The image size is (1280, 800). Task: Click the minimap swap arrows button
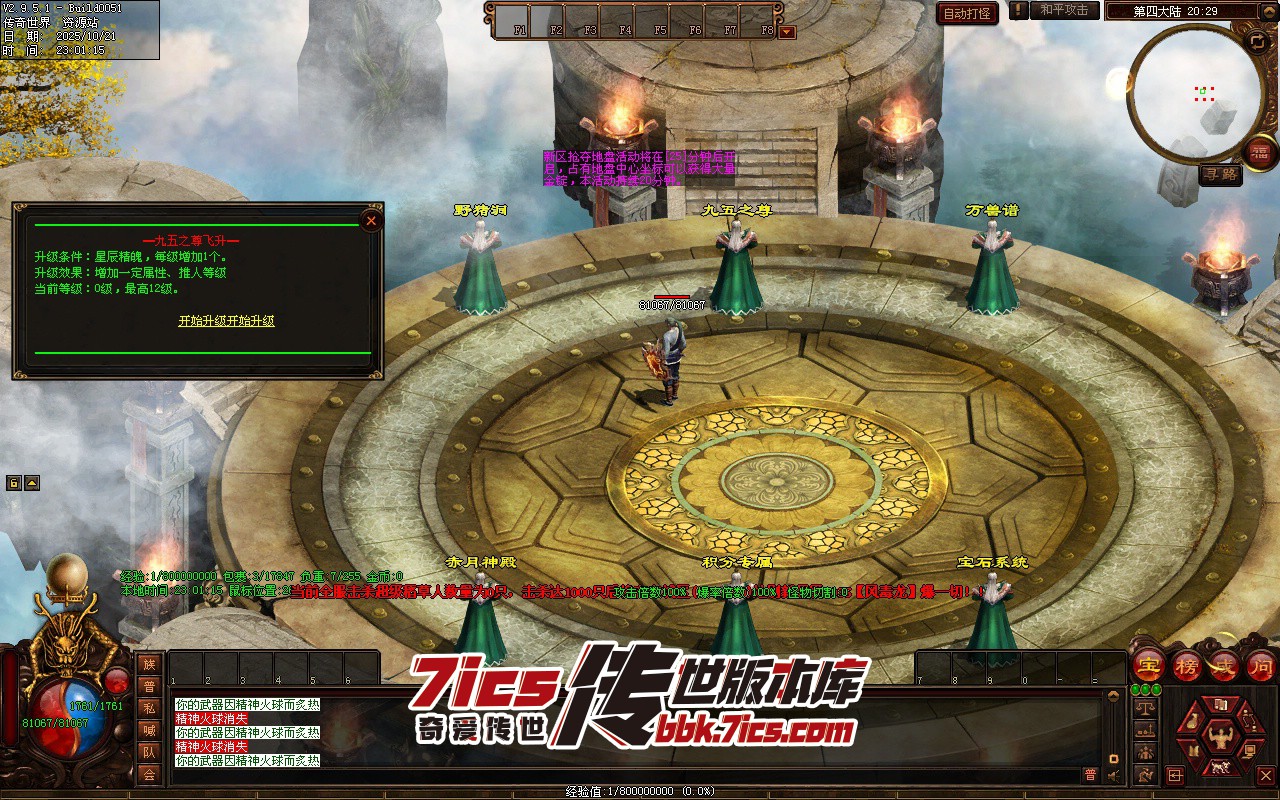(1256, 41)
